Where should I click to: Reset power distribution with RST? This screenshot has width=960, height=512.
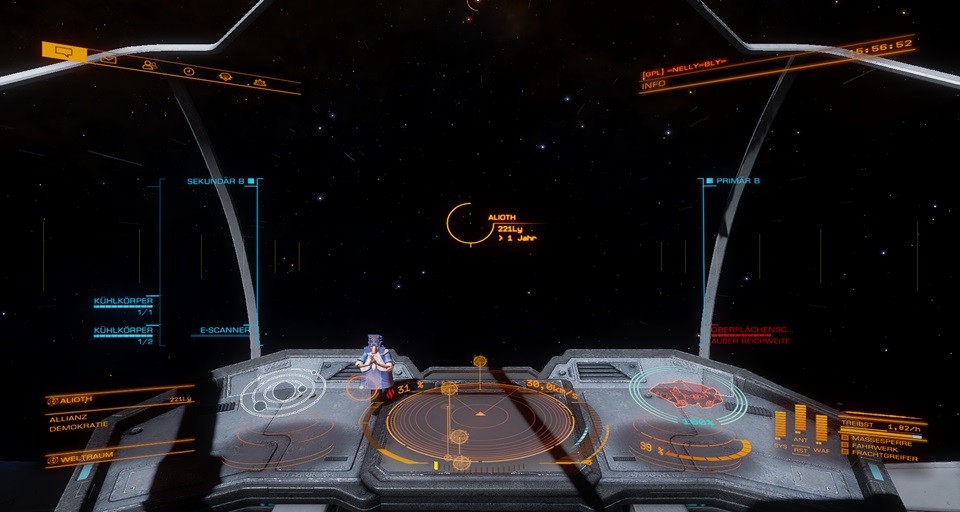[800, 450]
